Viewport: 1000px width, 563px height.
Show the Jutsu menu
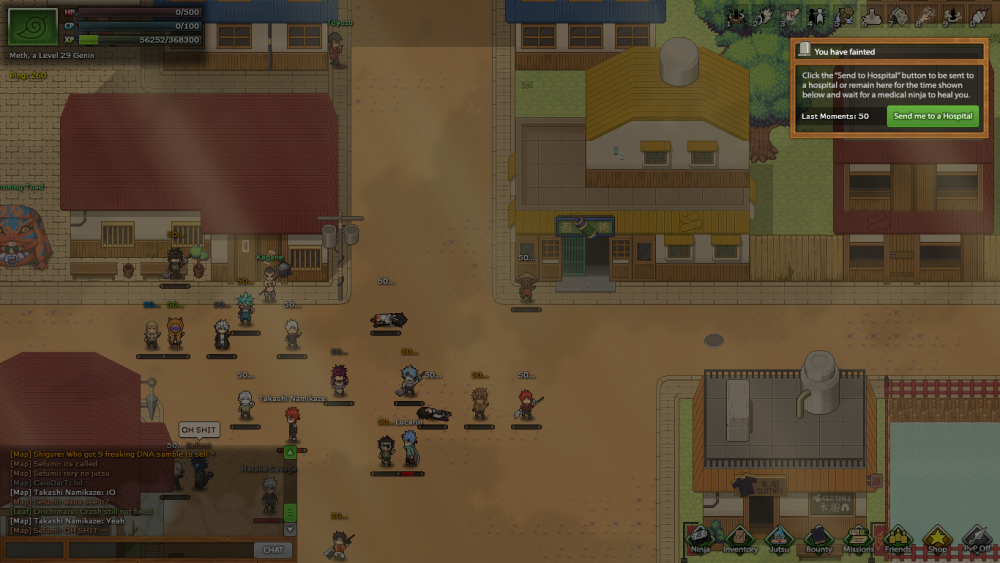(779, 539)
